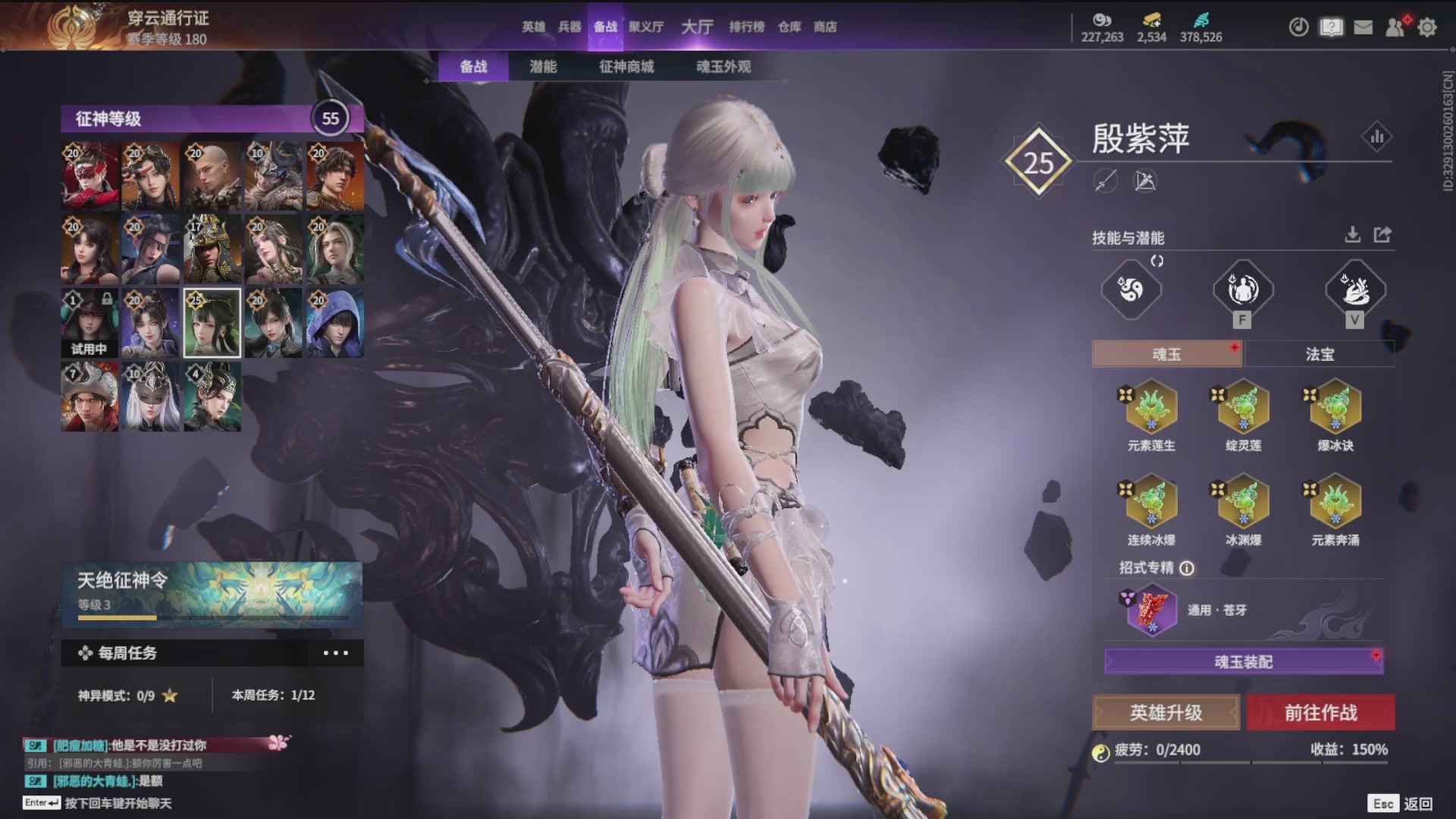Image resolution: width=1456 pixels, height=819 pixels.
Task: Click the 魂玉装配 button
Action: click(x=1244, y=662)
